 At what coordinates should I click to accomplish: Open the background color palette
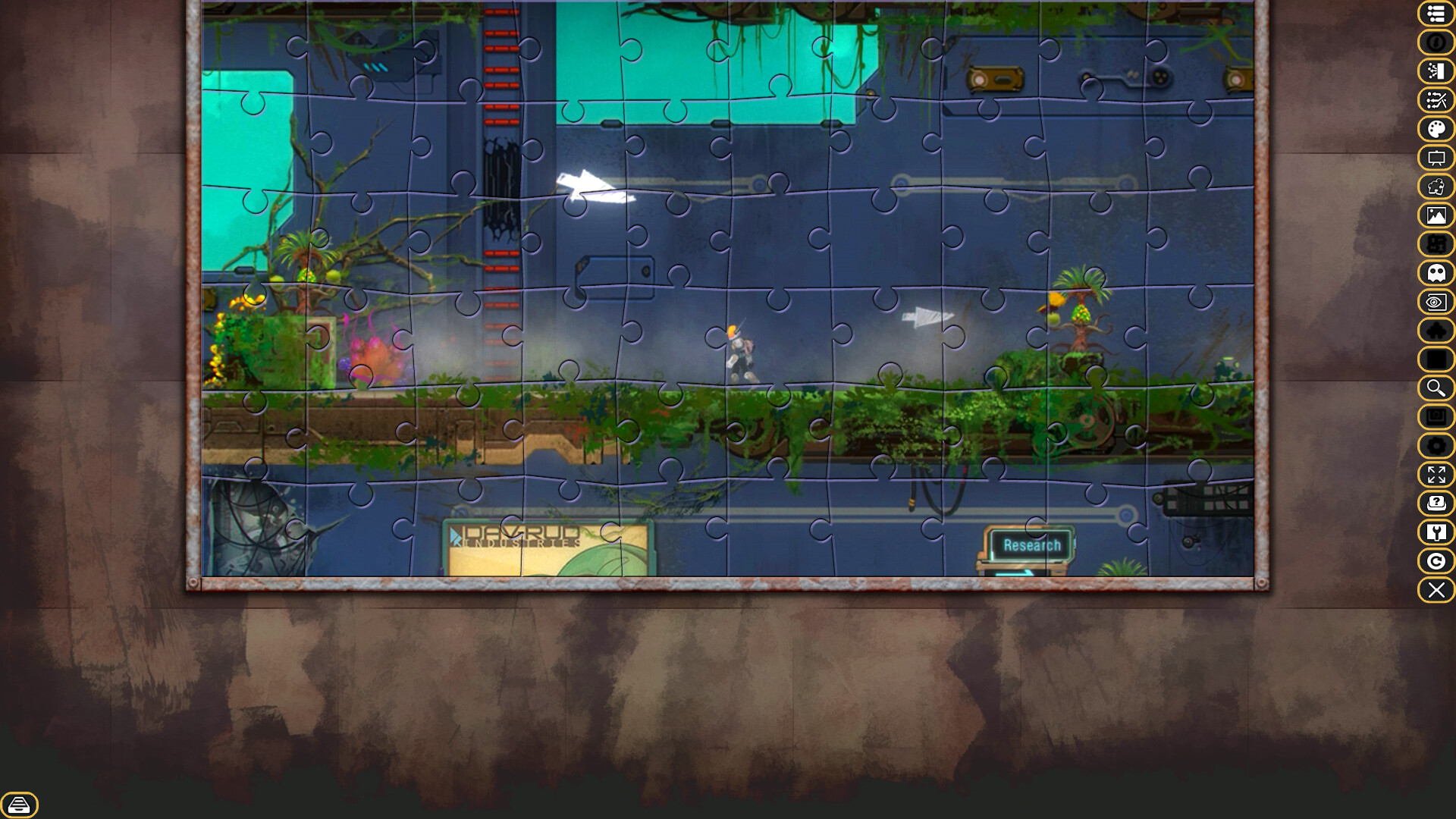point(1436,129)
